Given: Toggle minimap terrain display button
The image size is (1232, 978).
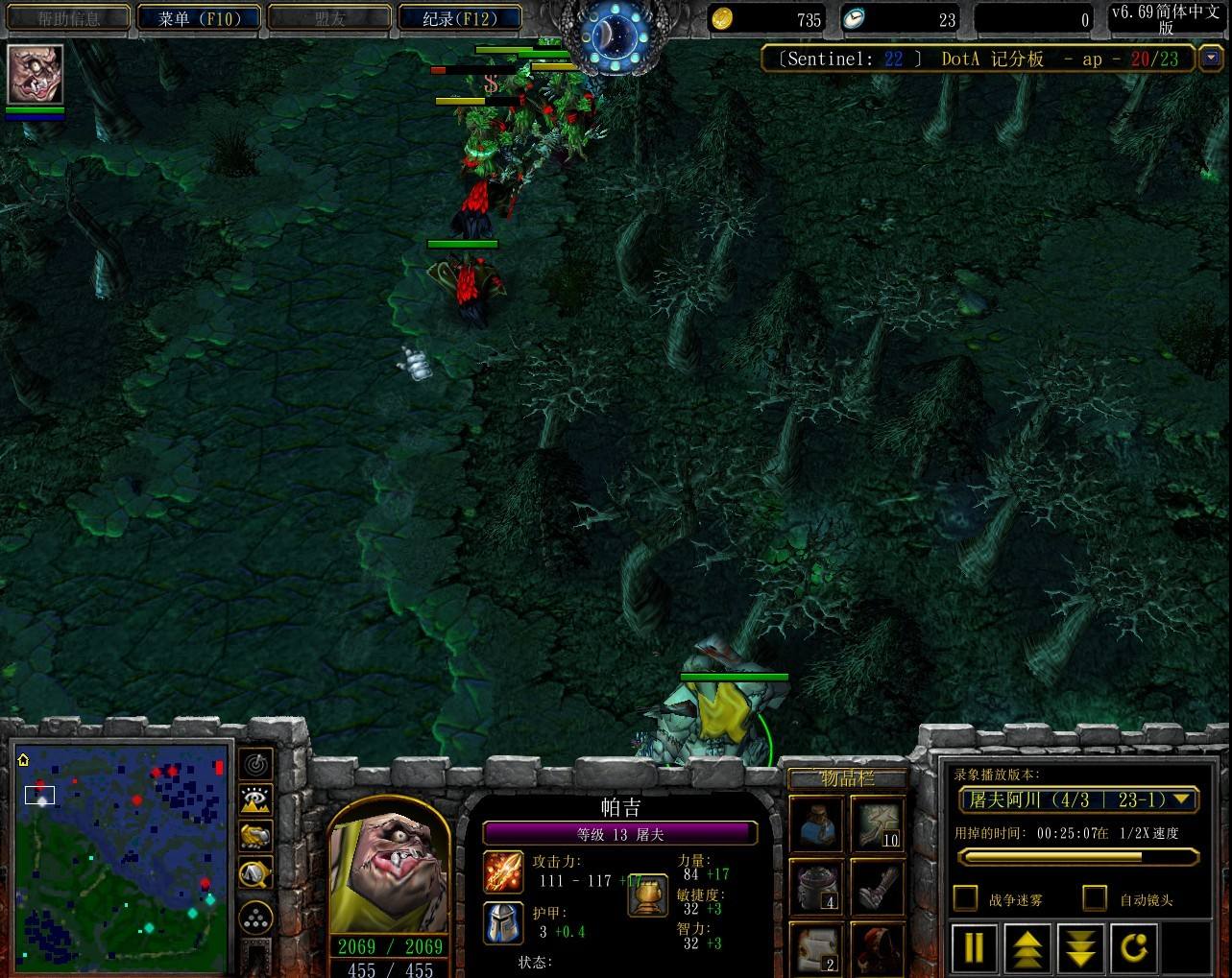Looking at the screenshot, I should (255, 799).
